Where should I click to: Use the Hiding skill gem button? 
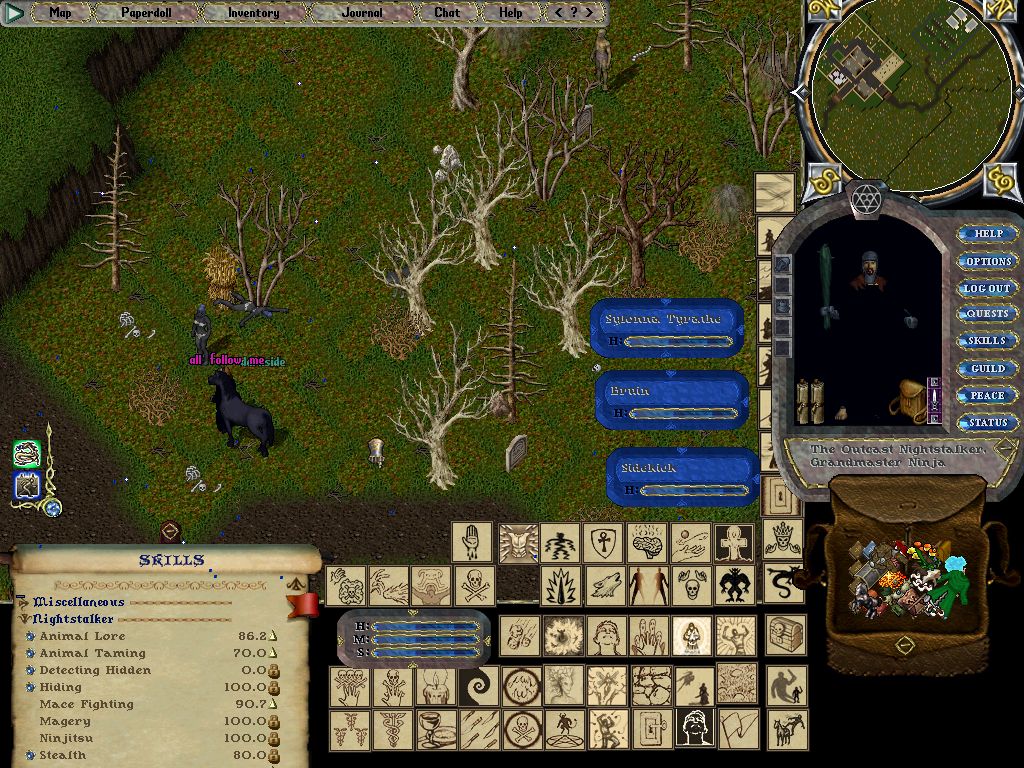point(30,687)
